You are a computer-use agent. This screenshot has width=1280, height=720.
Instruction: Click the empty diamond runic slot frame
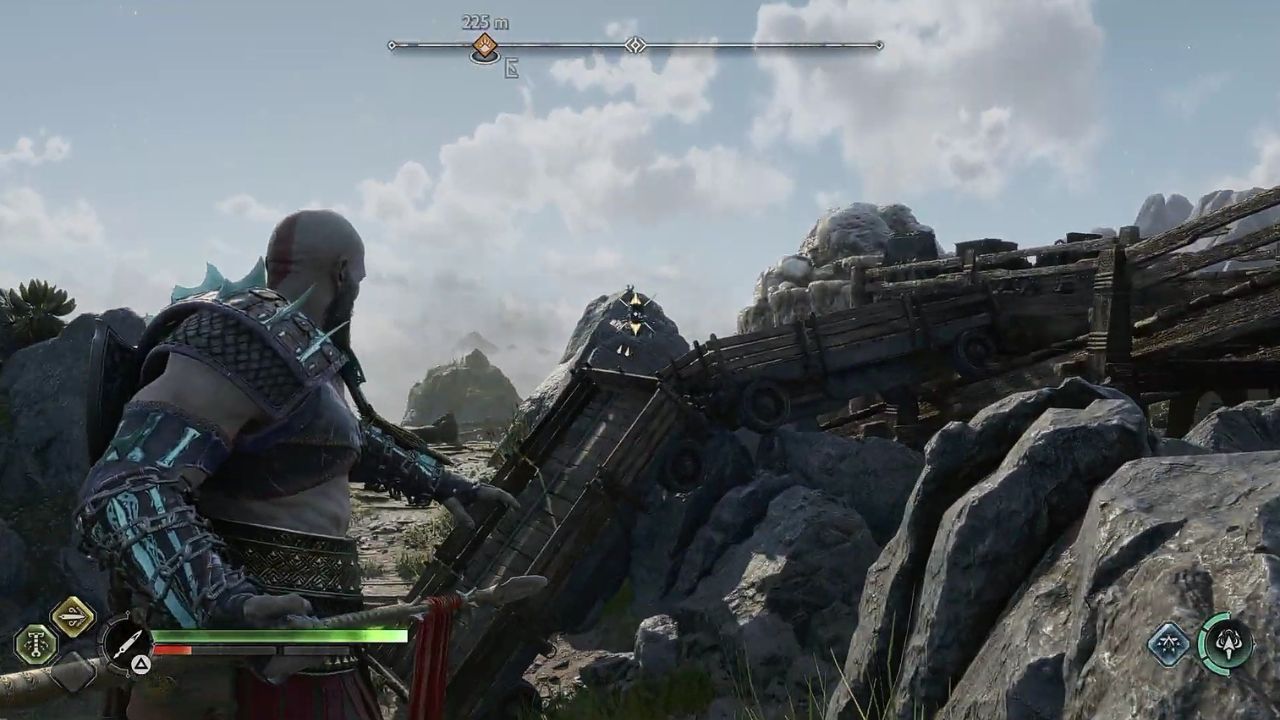[74, 672]
